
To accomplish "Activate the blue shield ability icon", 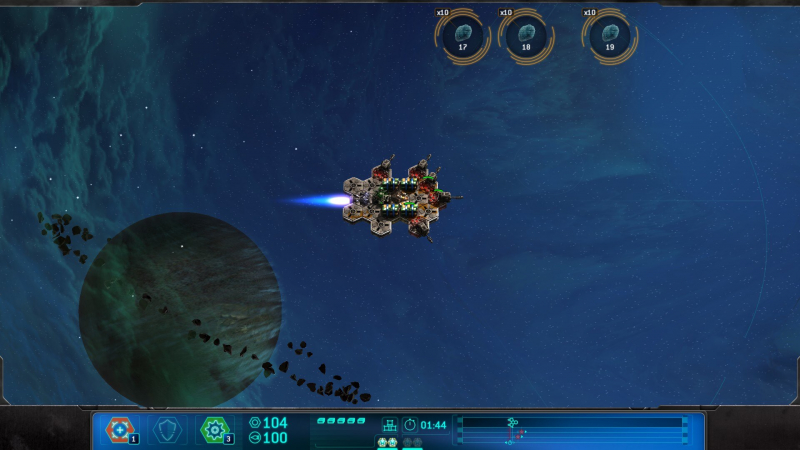I will coord(167,430).
